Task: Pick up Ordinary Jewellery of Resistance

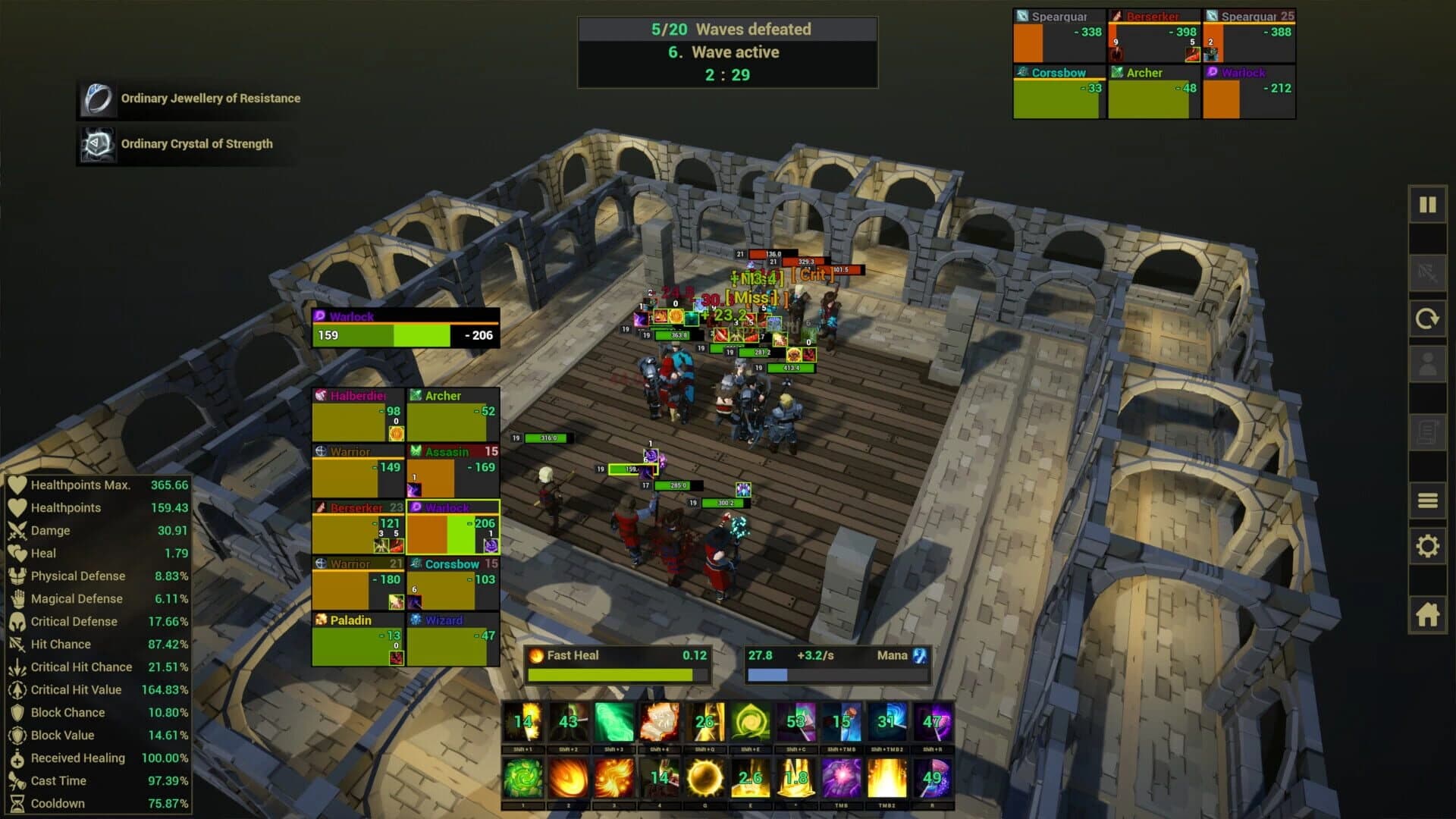Action: click(188, 99)
